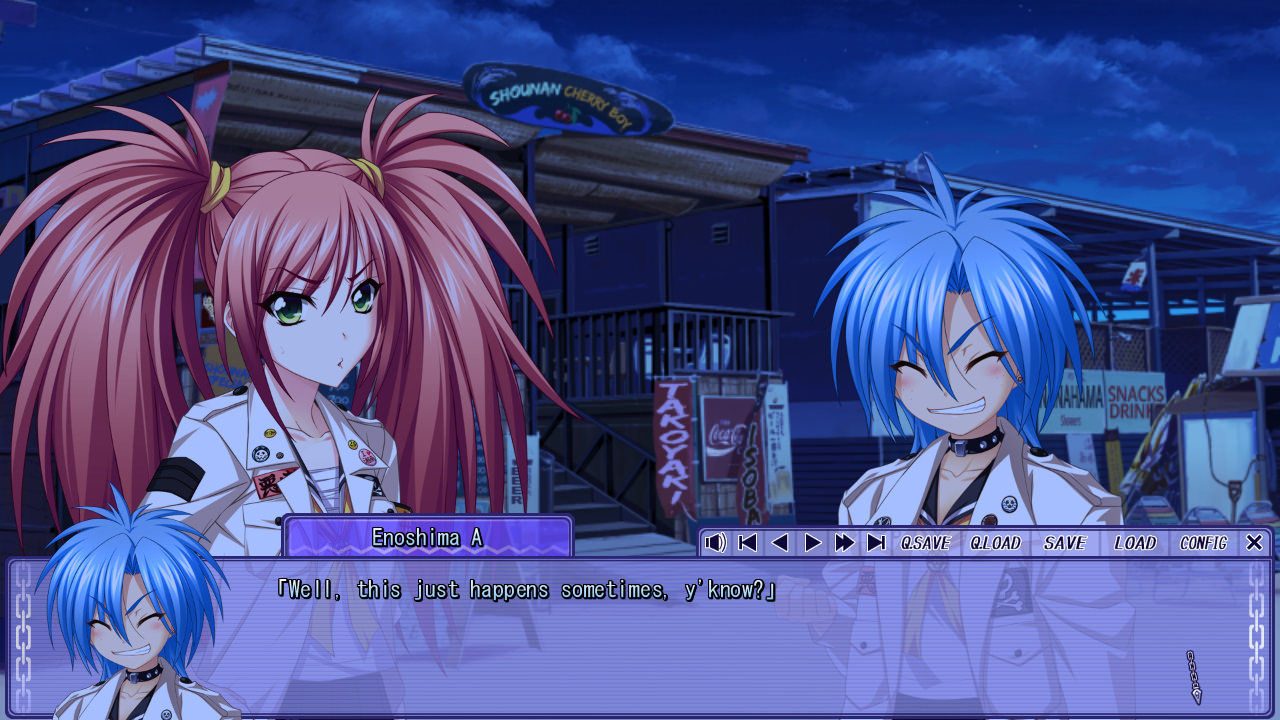Quick save with Q.SAVE
The width and height of the screenshot is (1280, 720).
[925, 543]
